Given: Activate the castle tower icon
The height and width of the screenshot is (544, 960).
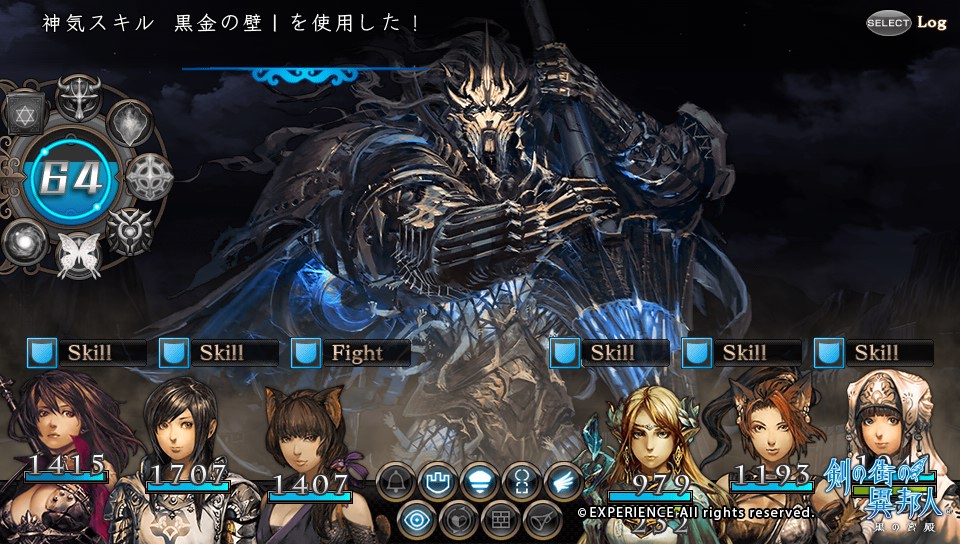Looking at the screenshot, I should (439, 483).
